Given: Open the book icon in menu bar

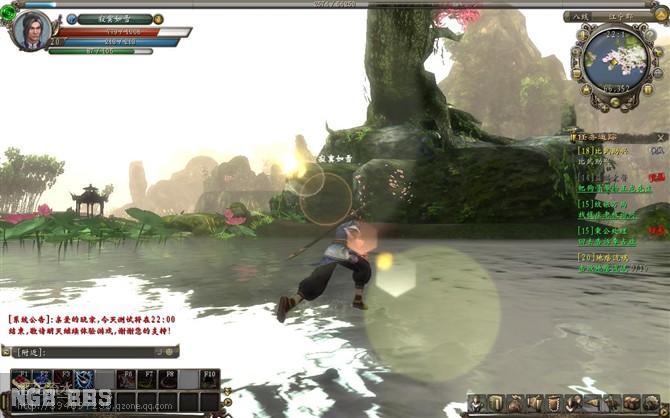Looking at the screenshot, I should (x=496, y=403).
